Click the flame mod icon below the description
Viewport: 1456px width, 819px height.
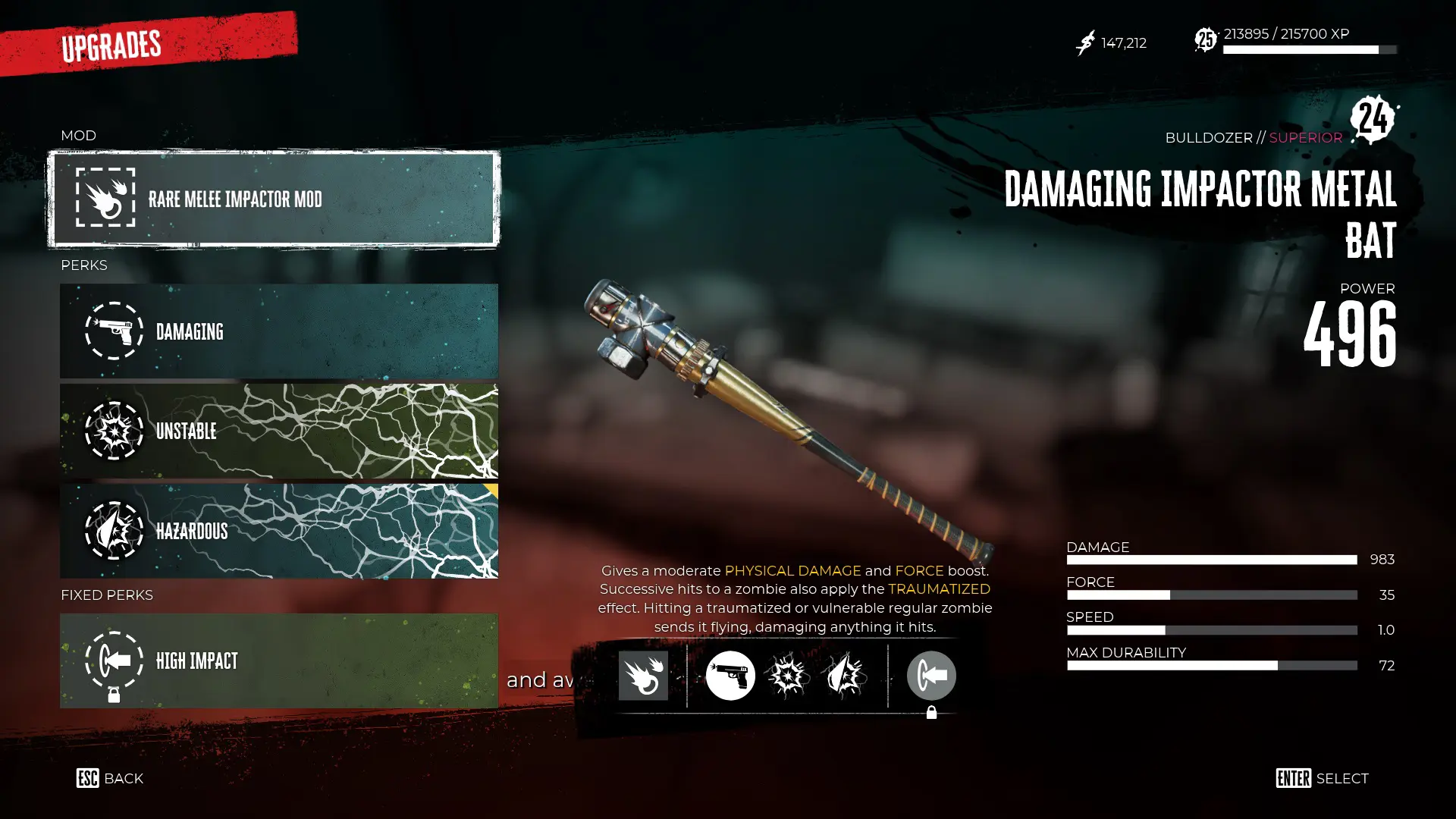tap(643, 675)
